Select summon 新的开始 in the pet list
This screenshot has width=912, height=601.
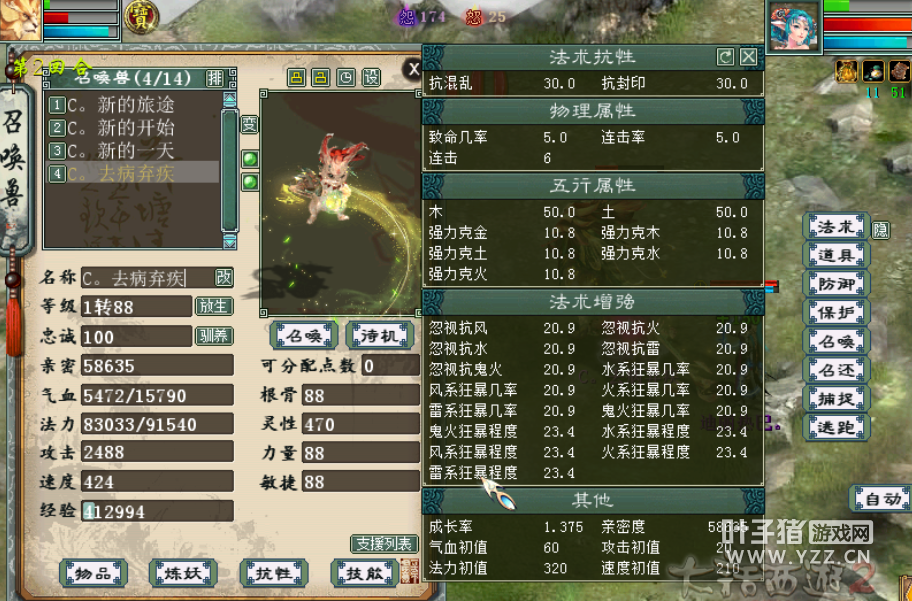pos(120,127)
